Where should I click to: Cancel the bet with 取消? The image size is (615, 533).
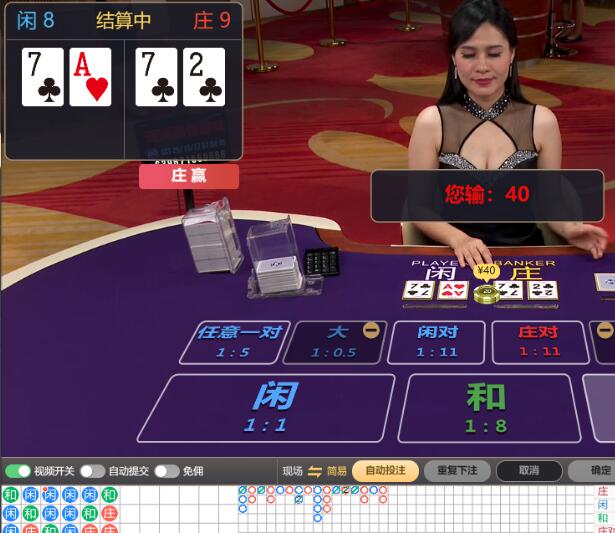coord(529,471)
